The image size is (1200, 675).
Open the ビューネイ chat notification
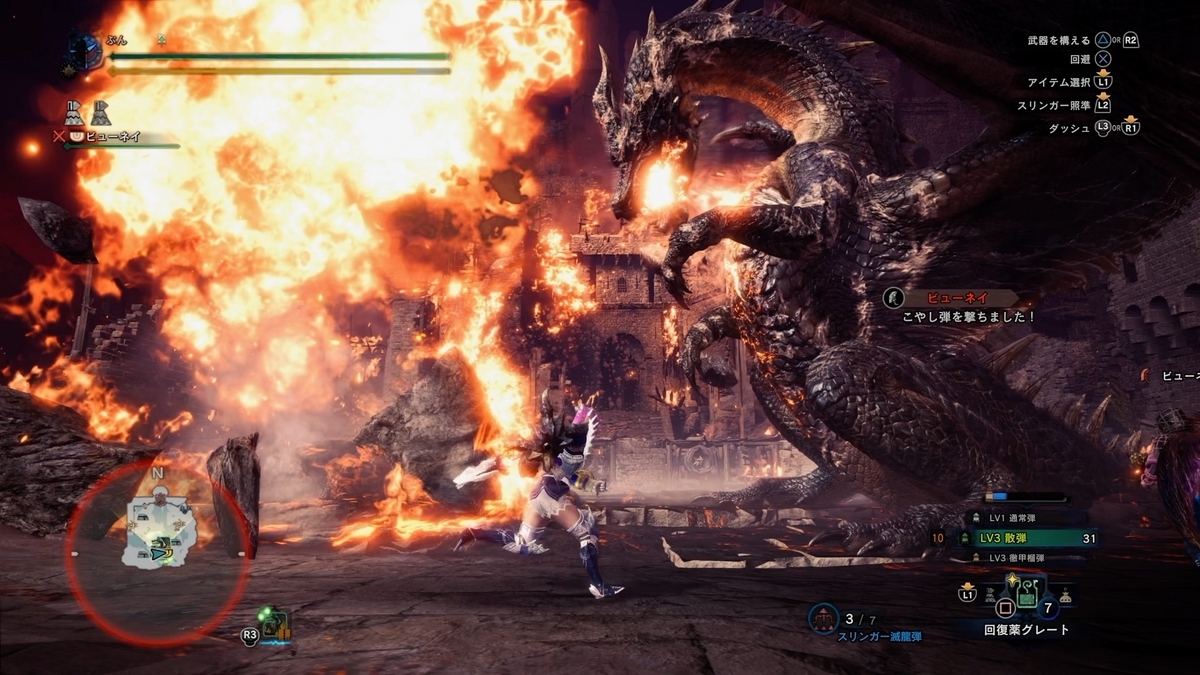tap(958, 307)
